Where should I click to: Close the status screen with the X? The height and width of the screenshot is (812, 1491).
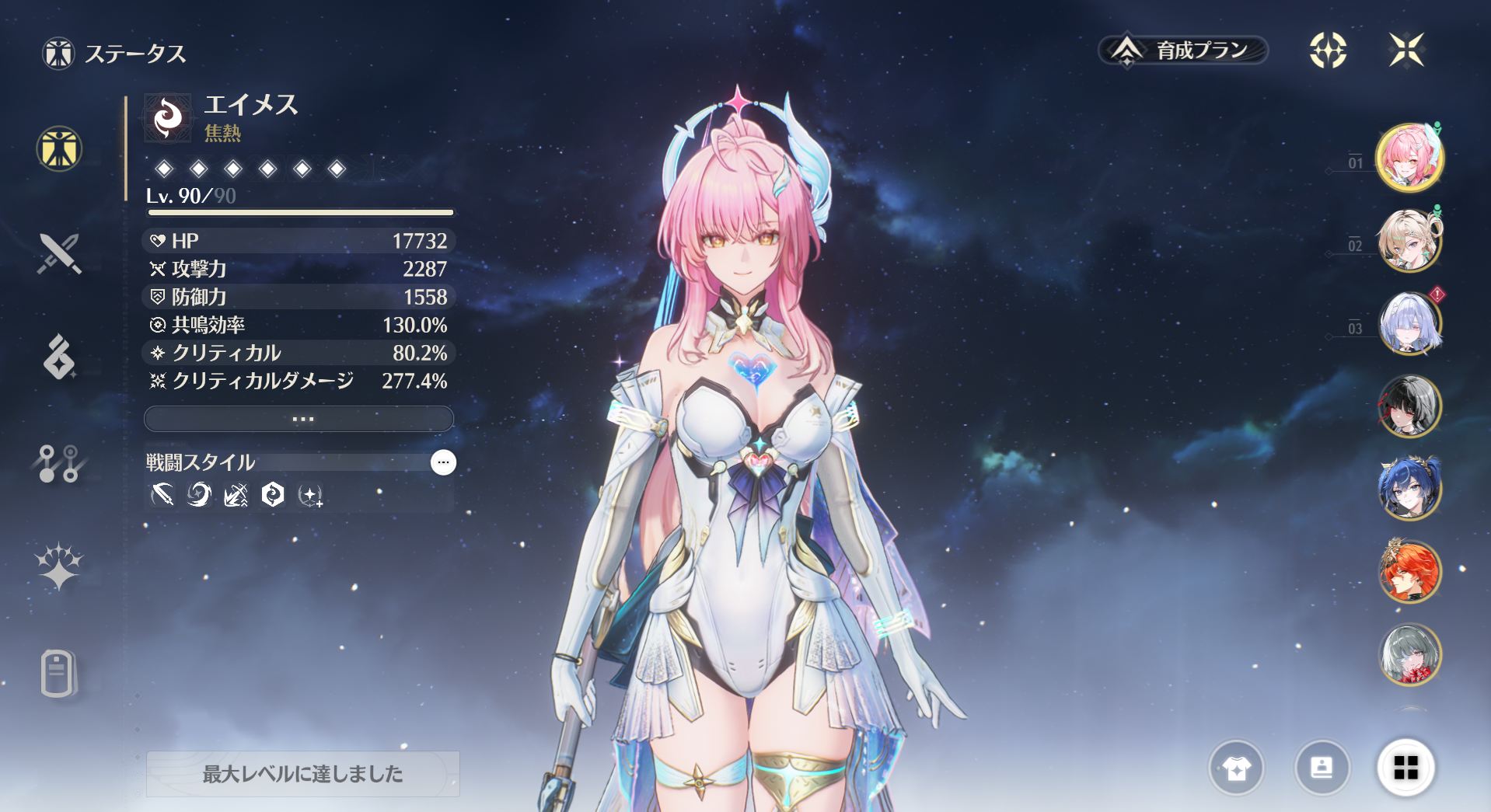tap(1406, 51)
